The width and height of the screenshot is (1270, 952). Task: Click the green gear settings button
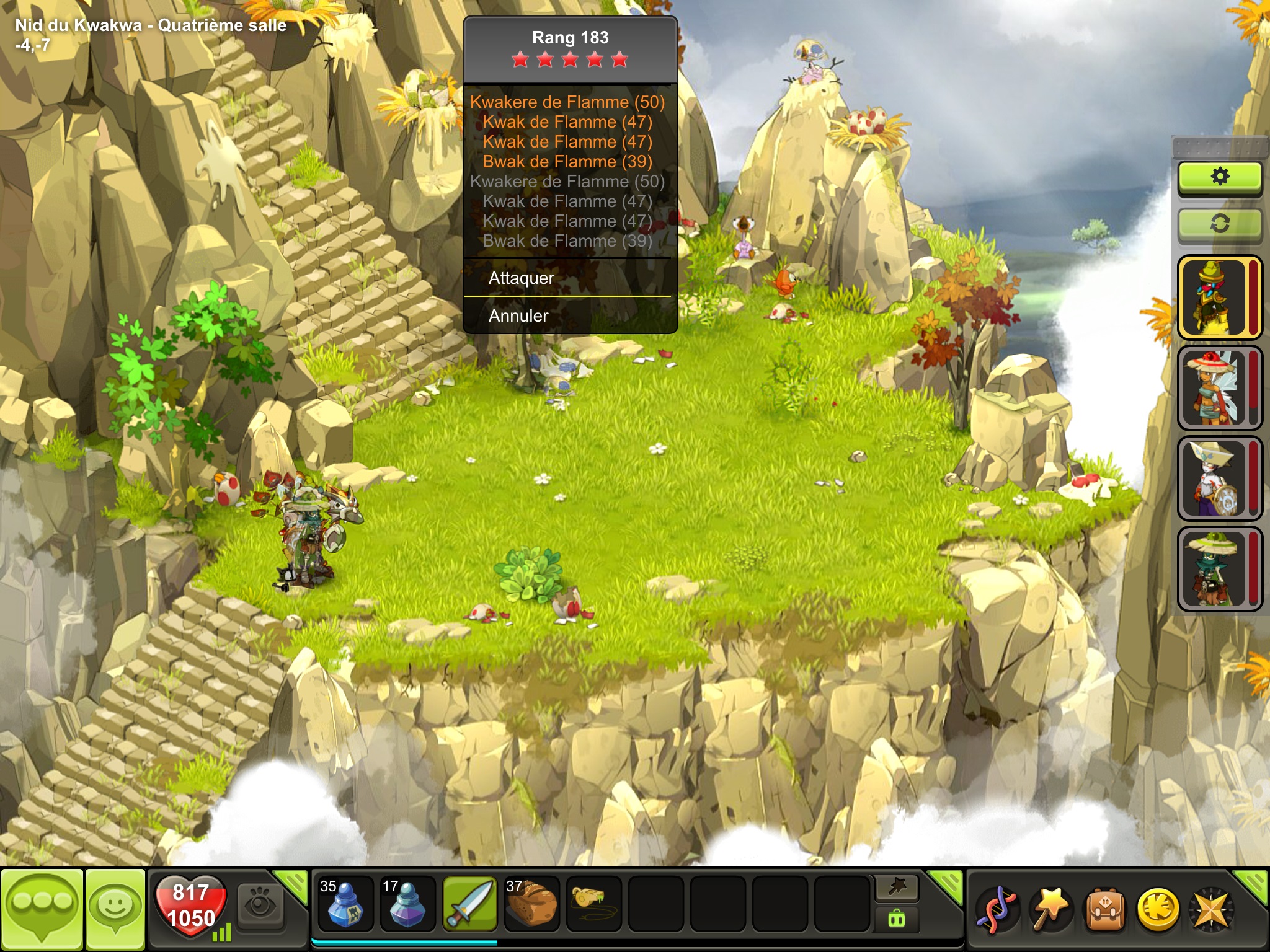[x=1219, y=177]
